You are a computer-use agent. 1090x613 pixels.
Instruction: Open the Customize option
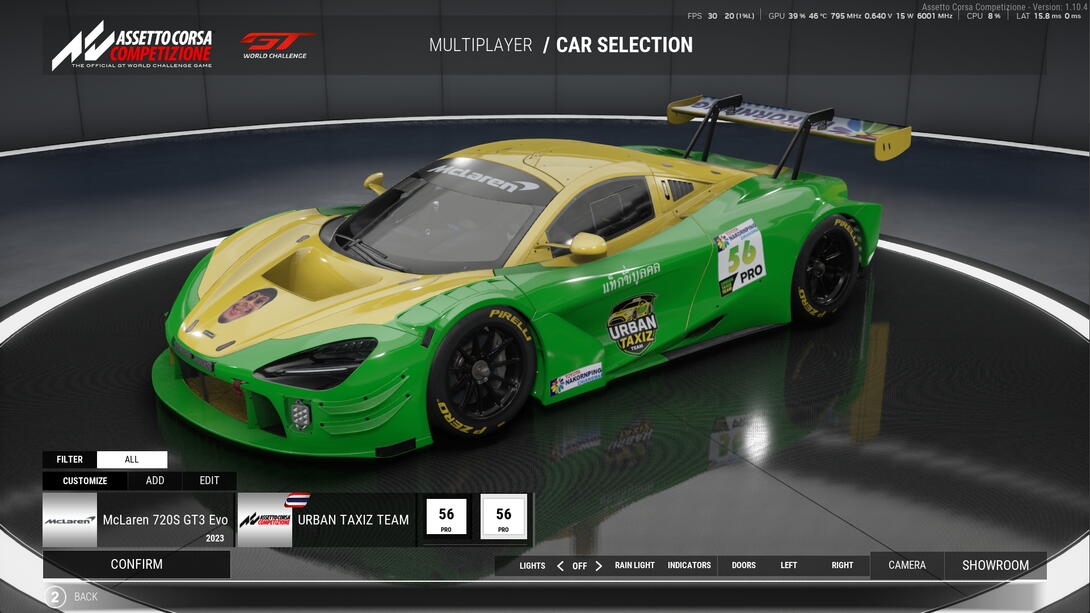click(x=85, y=481)
